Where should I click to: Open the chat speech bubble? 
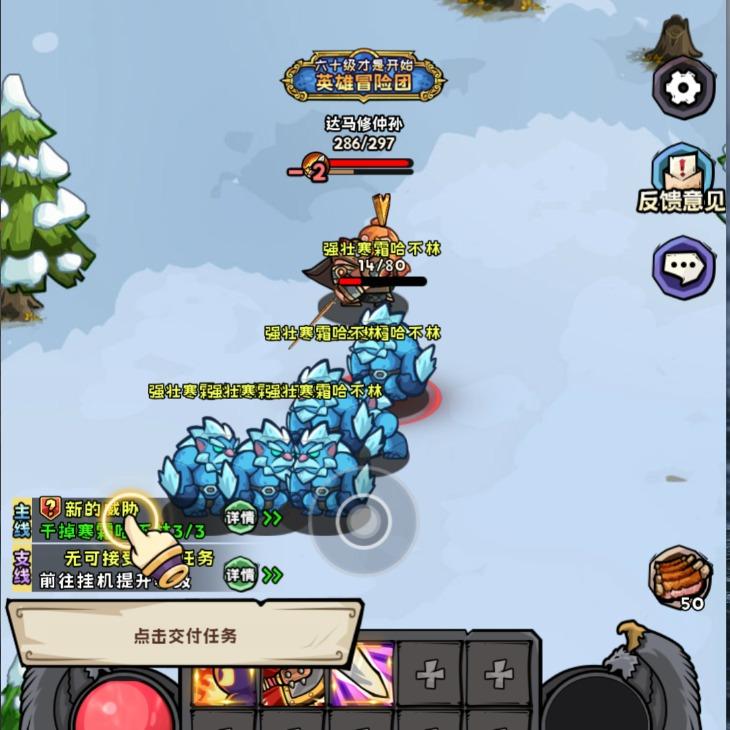coord(683,267)
